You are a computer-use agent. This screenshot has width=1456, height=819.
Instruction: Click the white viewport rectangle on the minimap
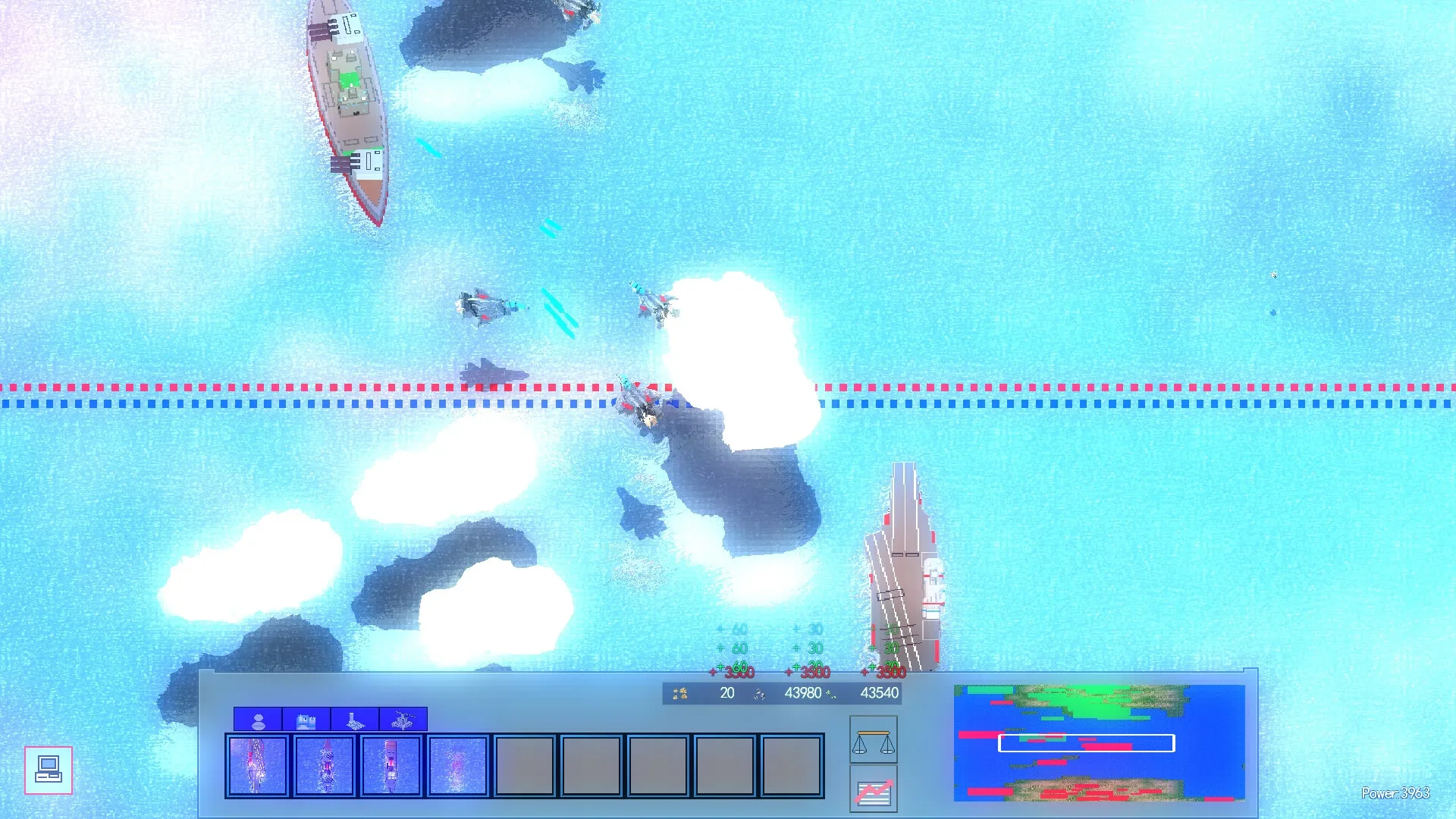coord(1087,744)
